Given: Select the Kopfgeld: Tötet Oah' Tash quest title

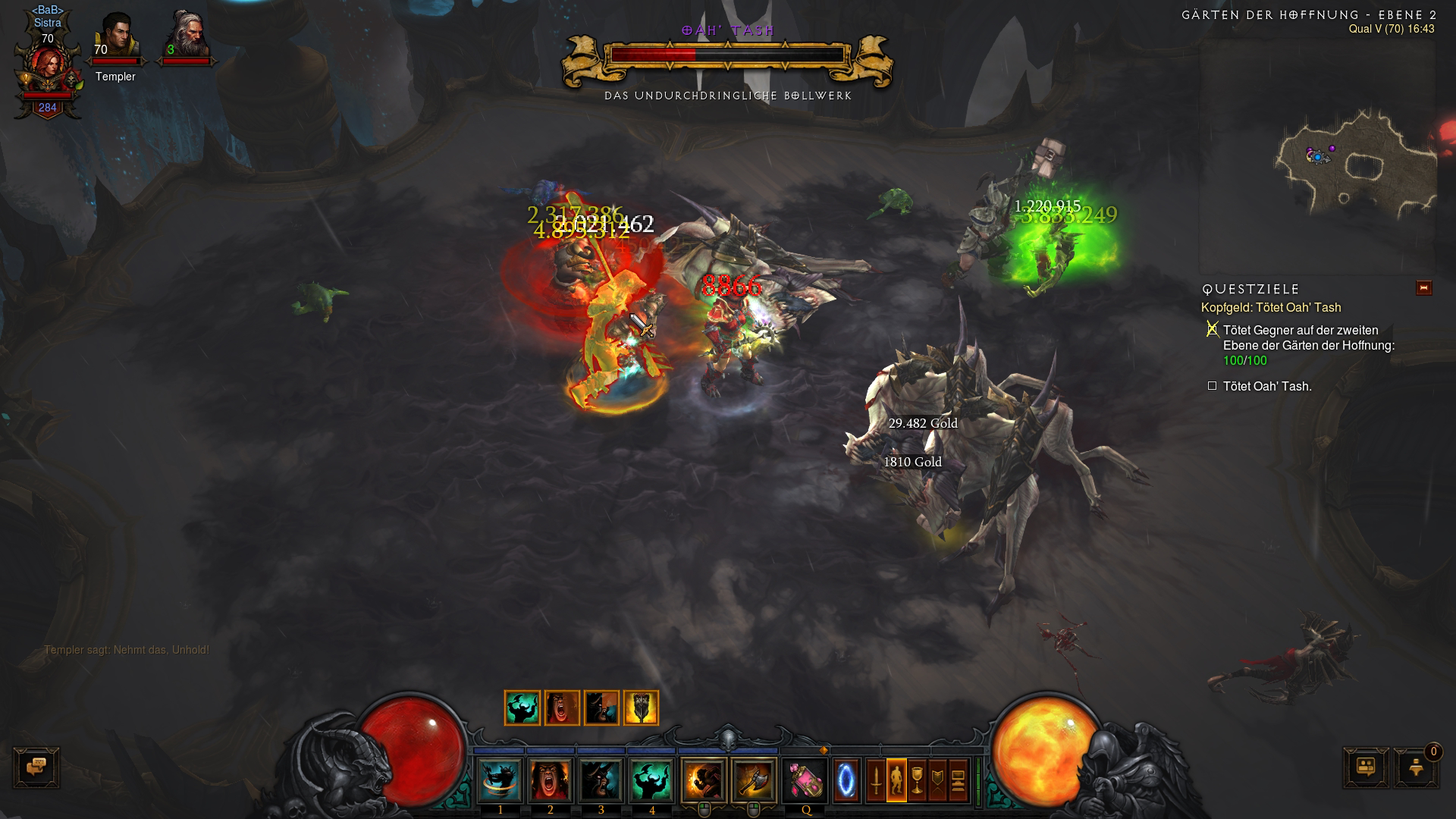Looking at the screenshot, I should 1271,308.
